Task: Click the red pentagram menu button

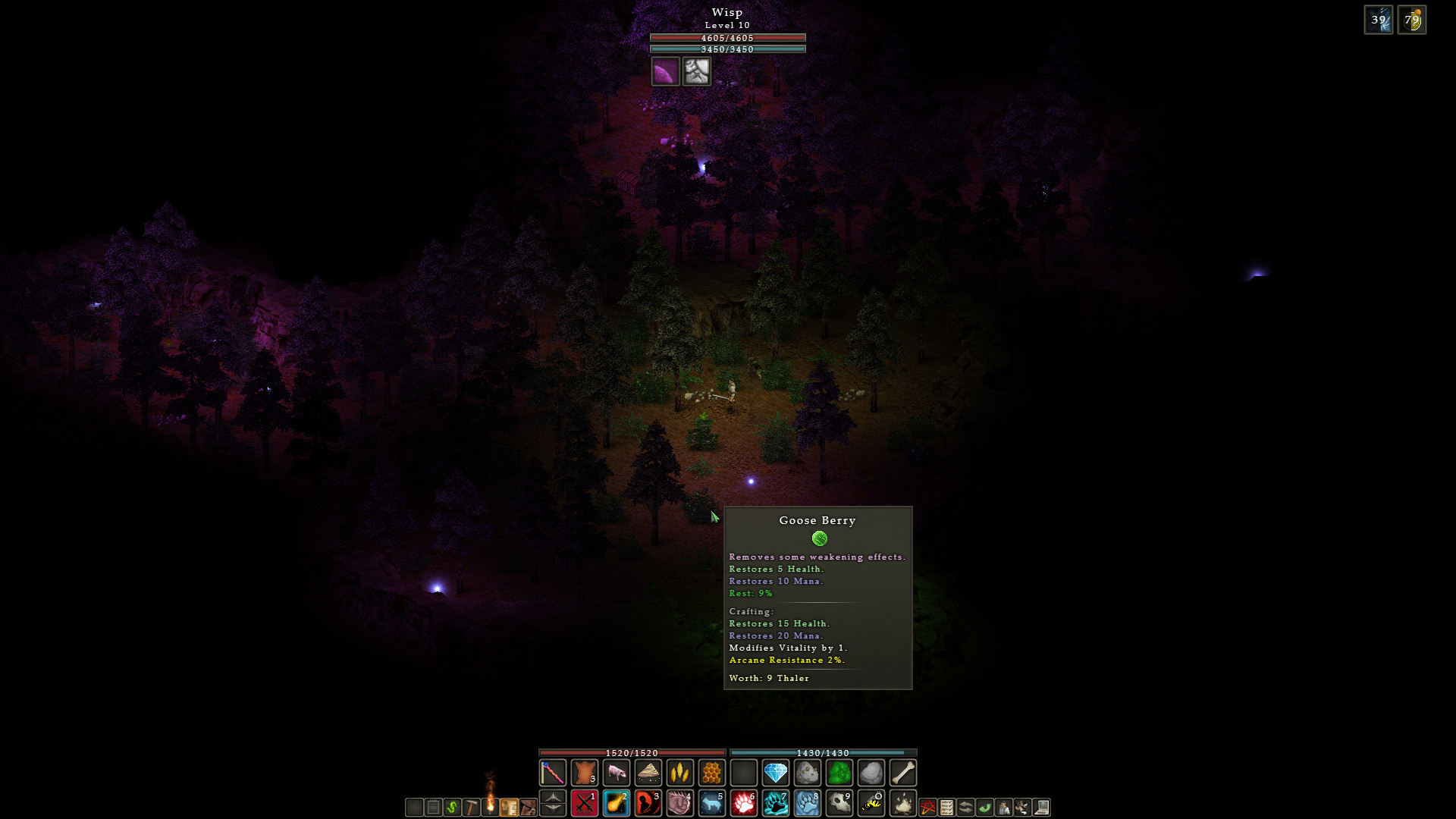Action: pyautogui.click(x=927, y=808)
